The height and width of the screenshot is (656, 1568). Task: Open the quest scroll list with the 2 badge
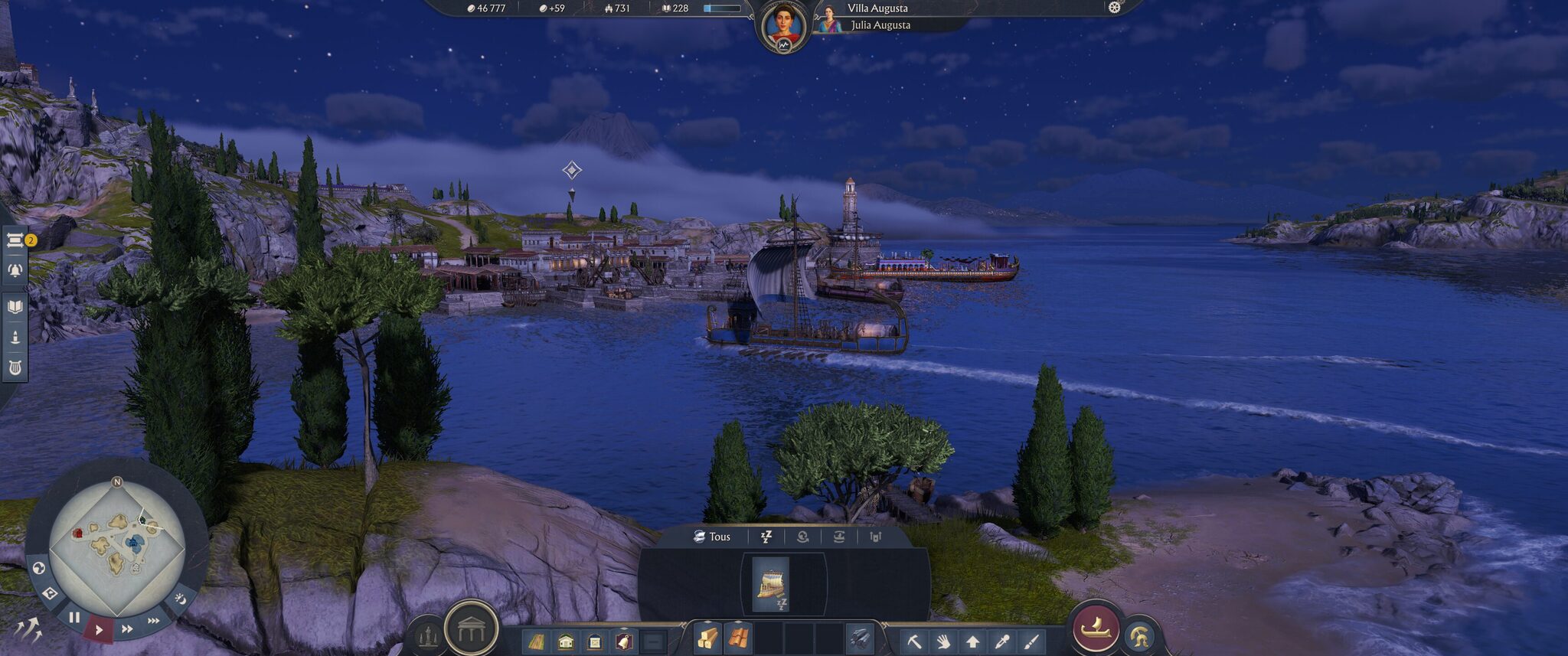(x=15, y=241)
